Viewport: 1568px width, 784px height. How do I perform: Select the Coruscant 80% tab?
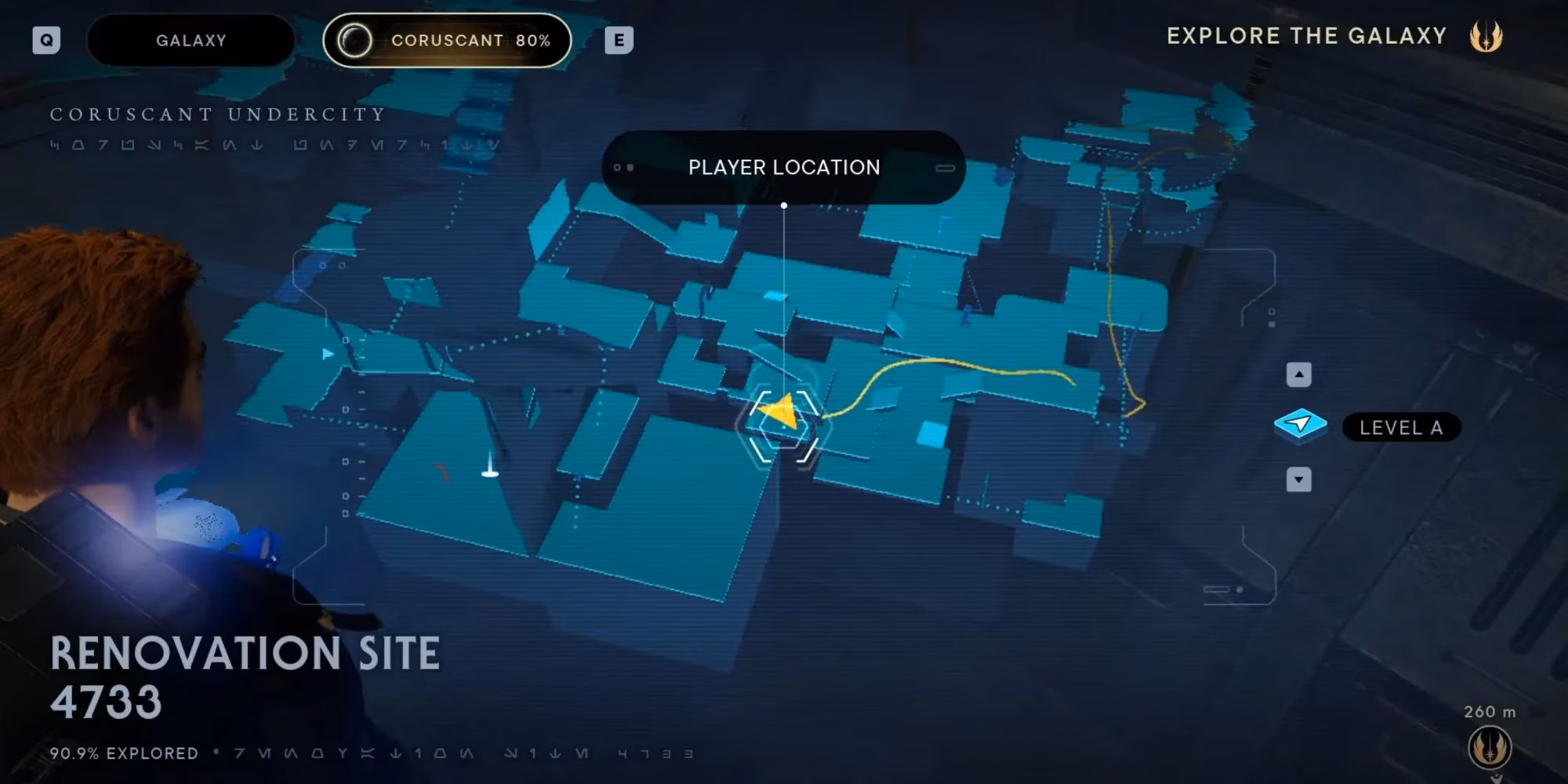coord(447,40)
